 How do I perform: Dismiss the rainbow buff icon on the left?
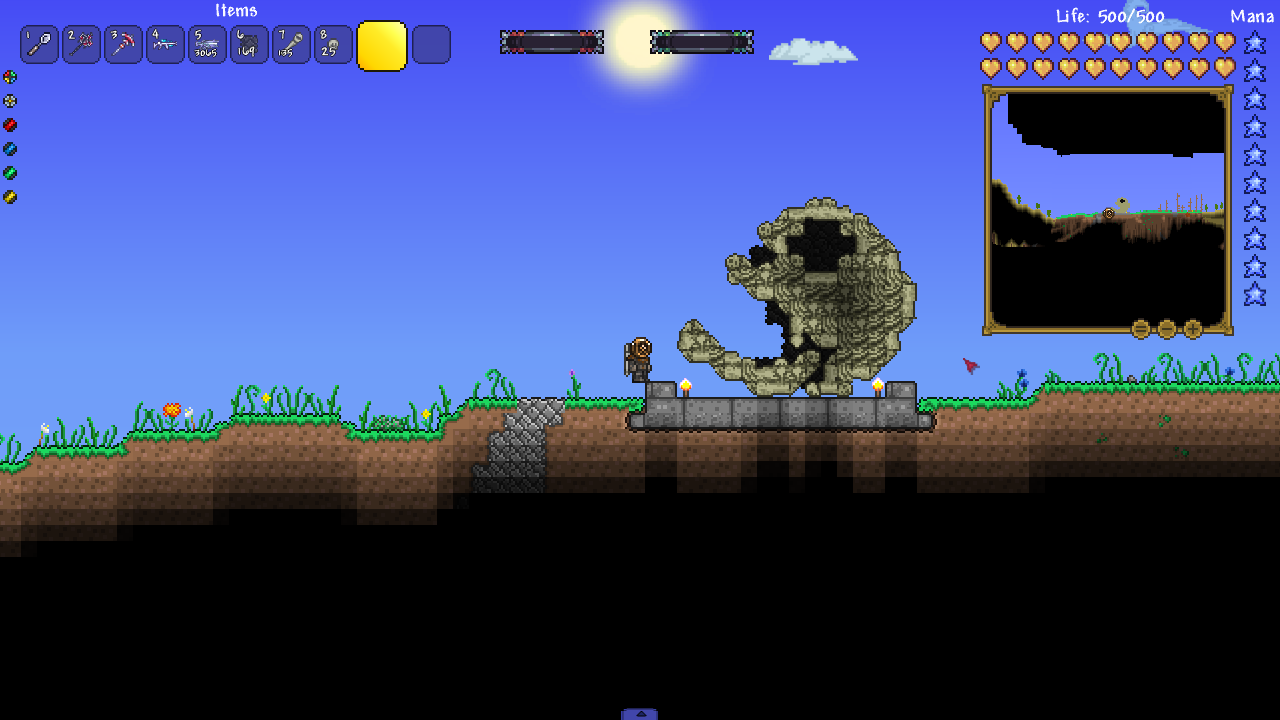point(8,76)
